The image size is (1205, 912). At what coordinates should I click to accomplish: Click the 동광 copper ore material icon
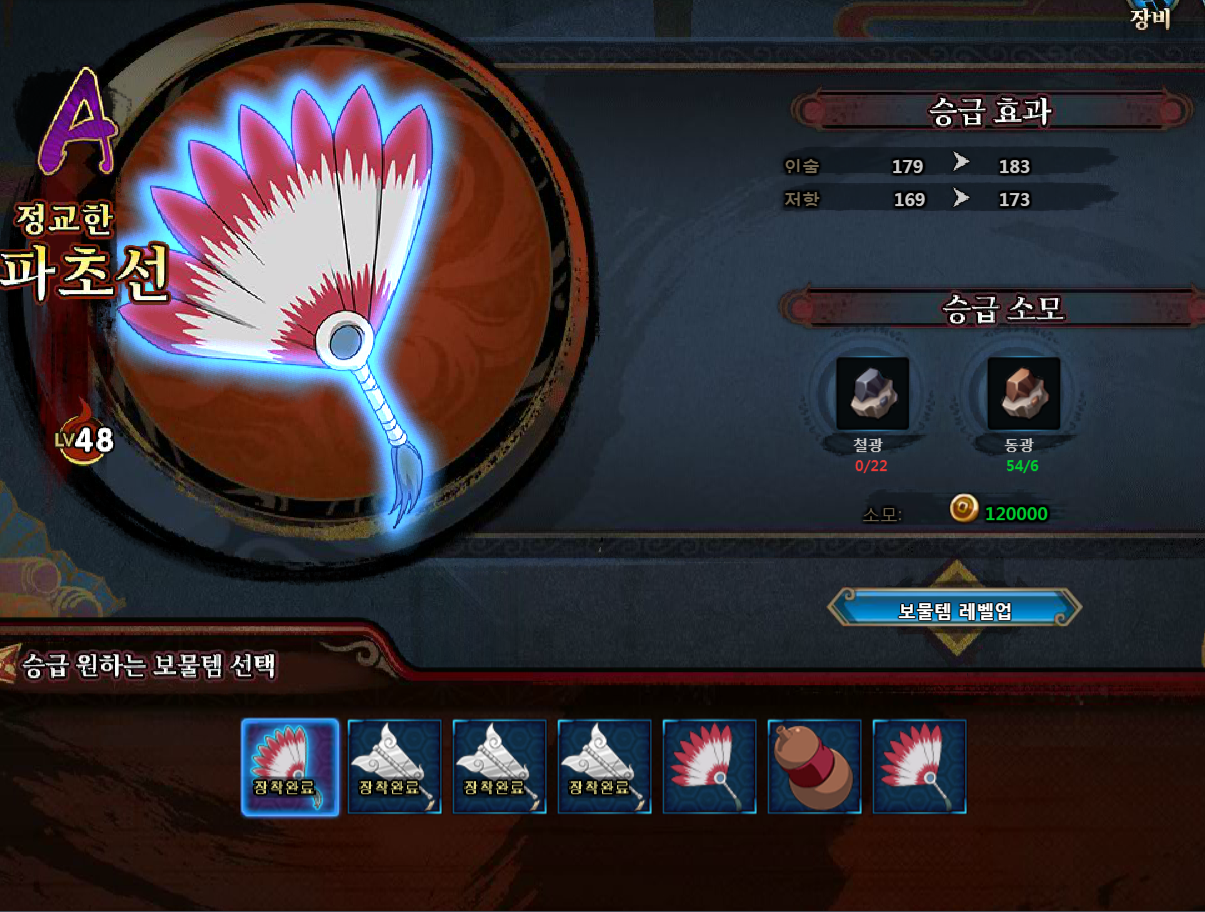1023,394
